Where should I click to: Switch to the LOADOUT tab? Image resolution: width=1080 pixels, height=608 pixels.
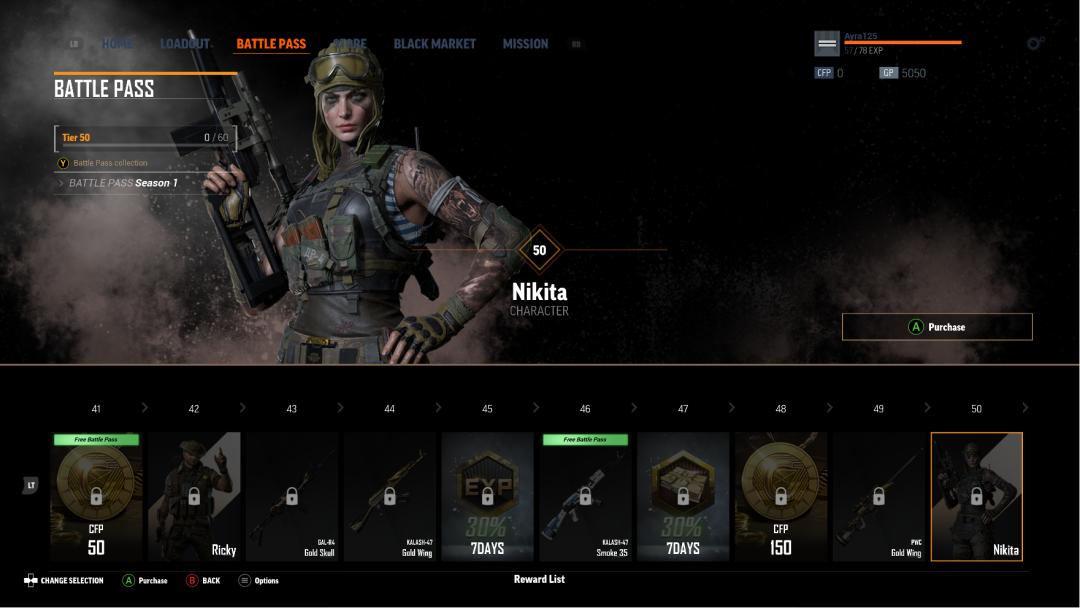[185, 44]
